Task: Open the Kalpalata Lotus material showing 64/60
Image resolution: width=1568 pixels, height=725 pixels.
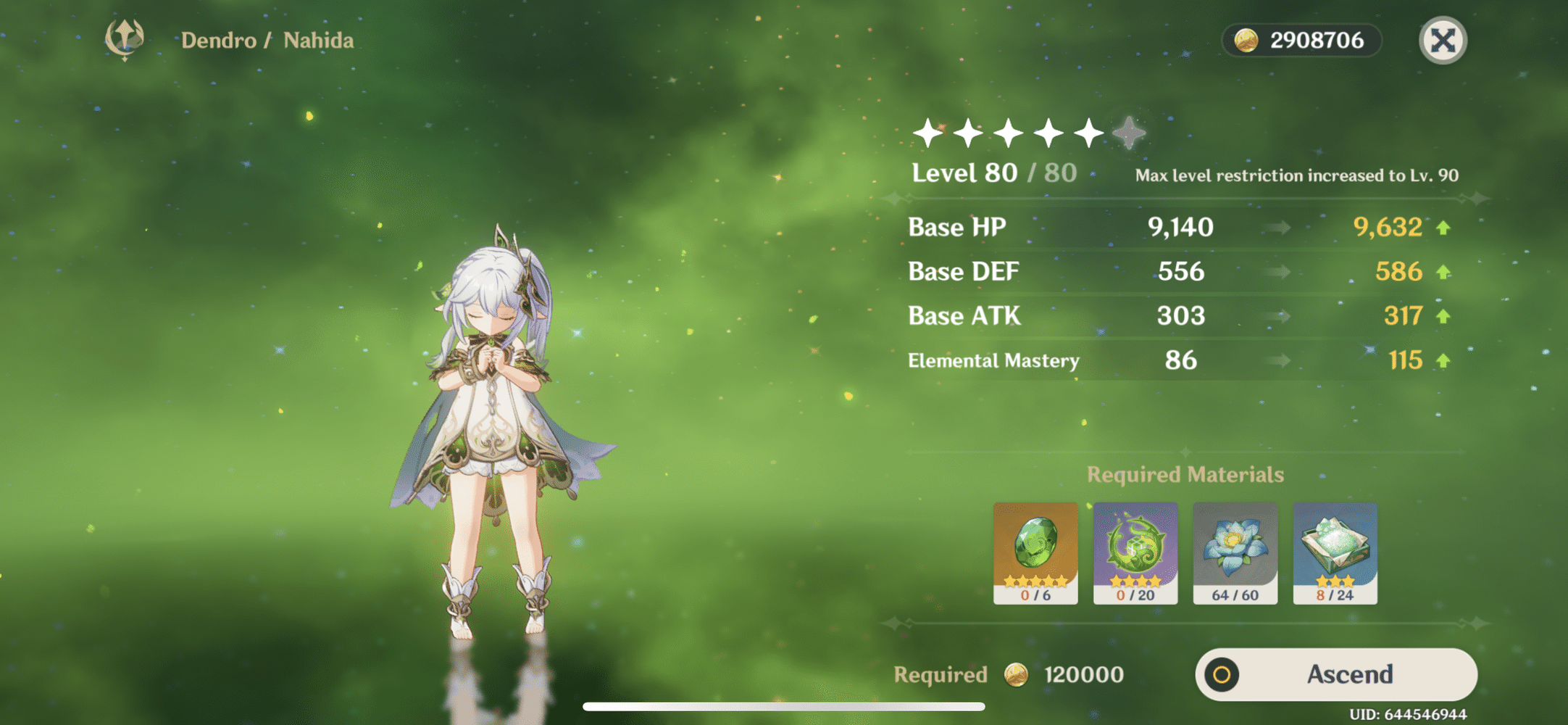Action: tap(1235, 553)
